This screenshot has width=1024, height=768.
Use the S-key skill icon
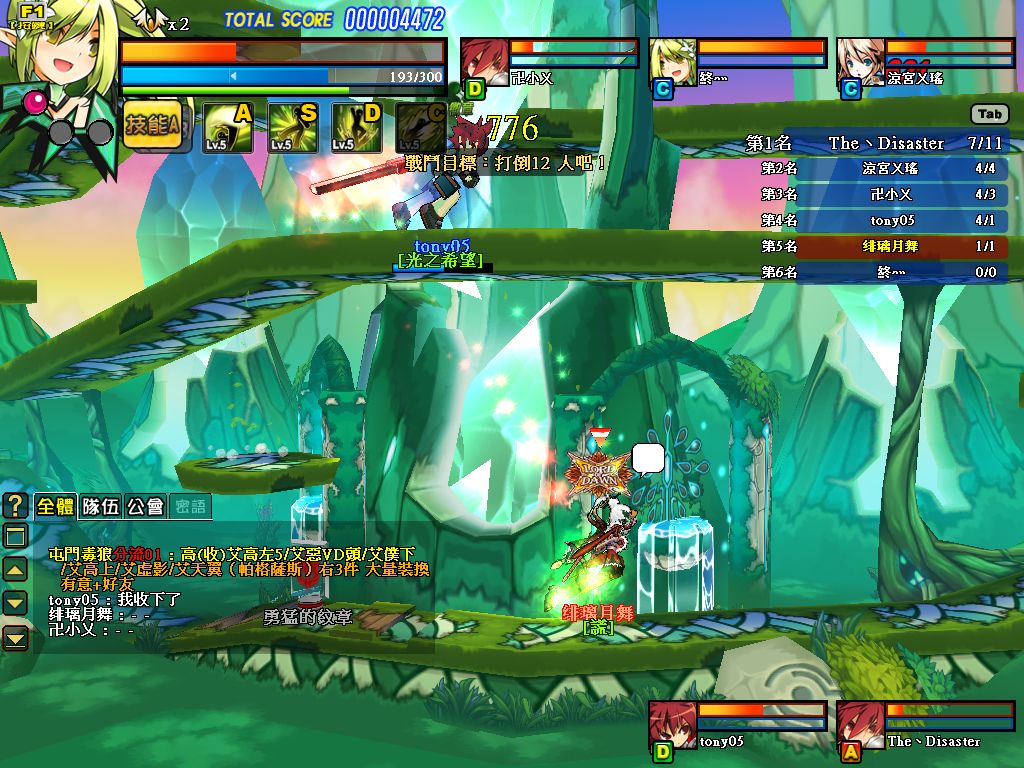[x=292, y=128]
